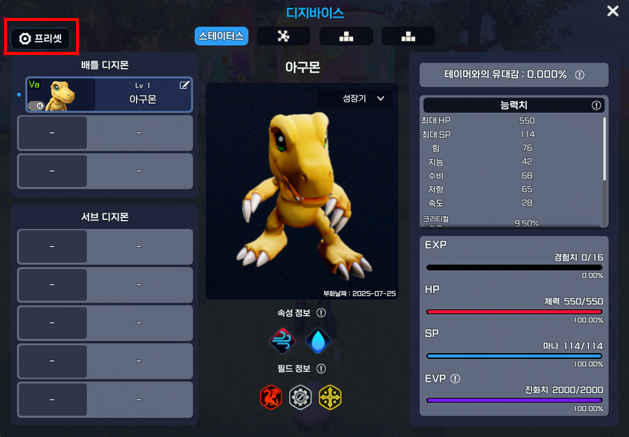Open the 성장기 evolution stage dropdown
The height and width of the screenshot is (437, 629).
[x=364, y=99]
